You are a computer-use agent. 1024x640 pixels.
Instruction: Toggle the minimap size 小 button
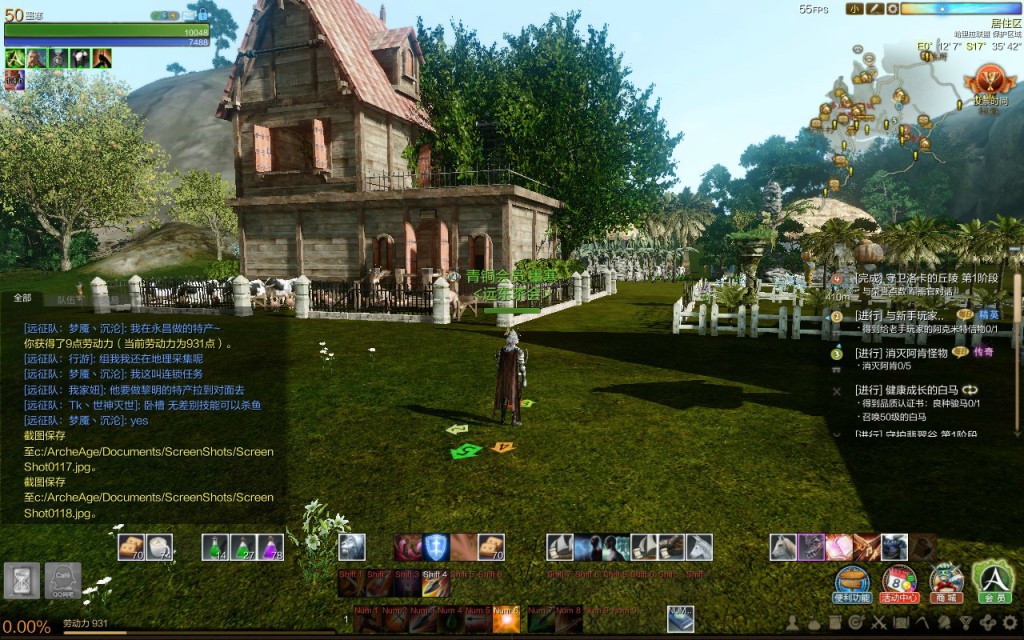coord(854,9)
